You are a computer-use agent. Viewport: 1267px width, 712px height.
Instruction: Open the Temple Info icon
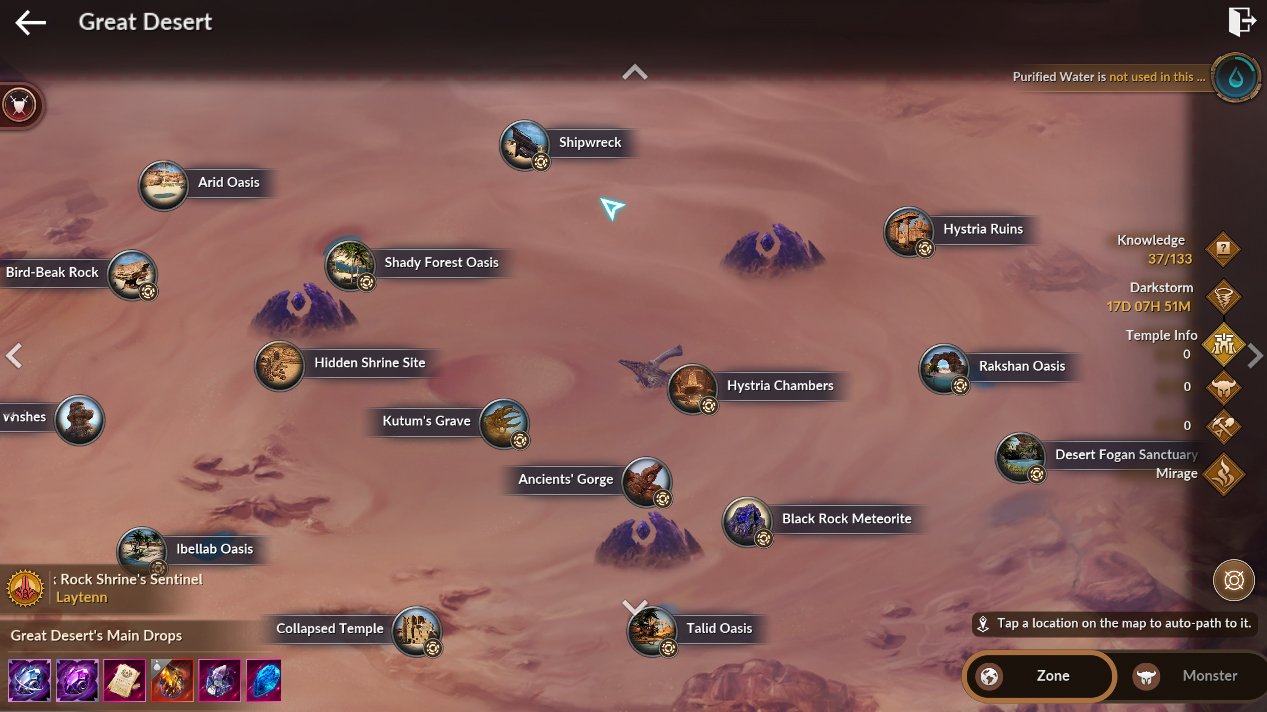(x=1223, y=344)
